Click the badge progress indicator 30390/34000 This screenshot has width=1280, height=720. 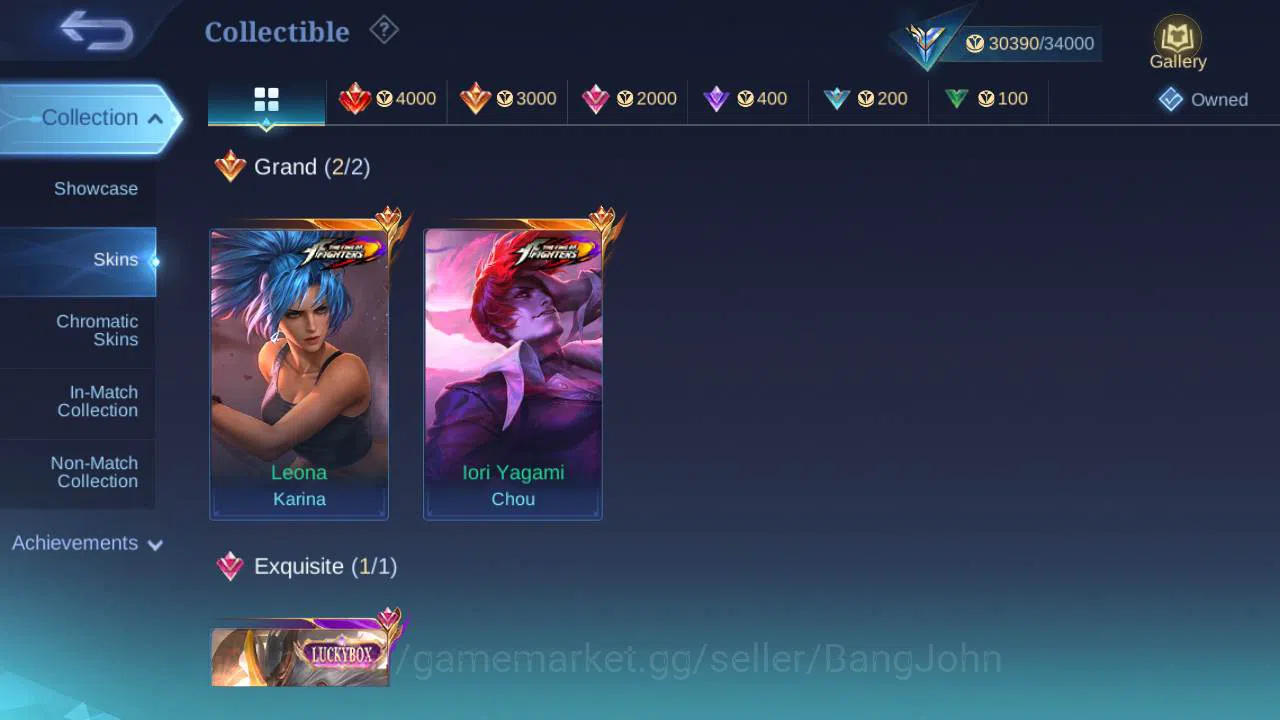click(1030, 43)
